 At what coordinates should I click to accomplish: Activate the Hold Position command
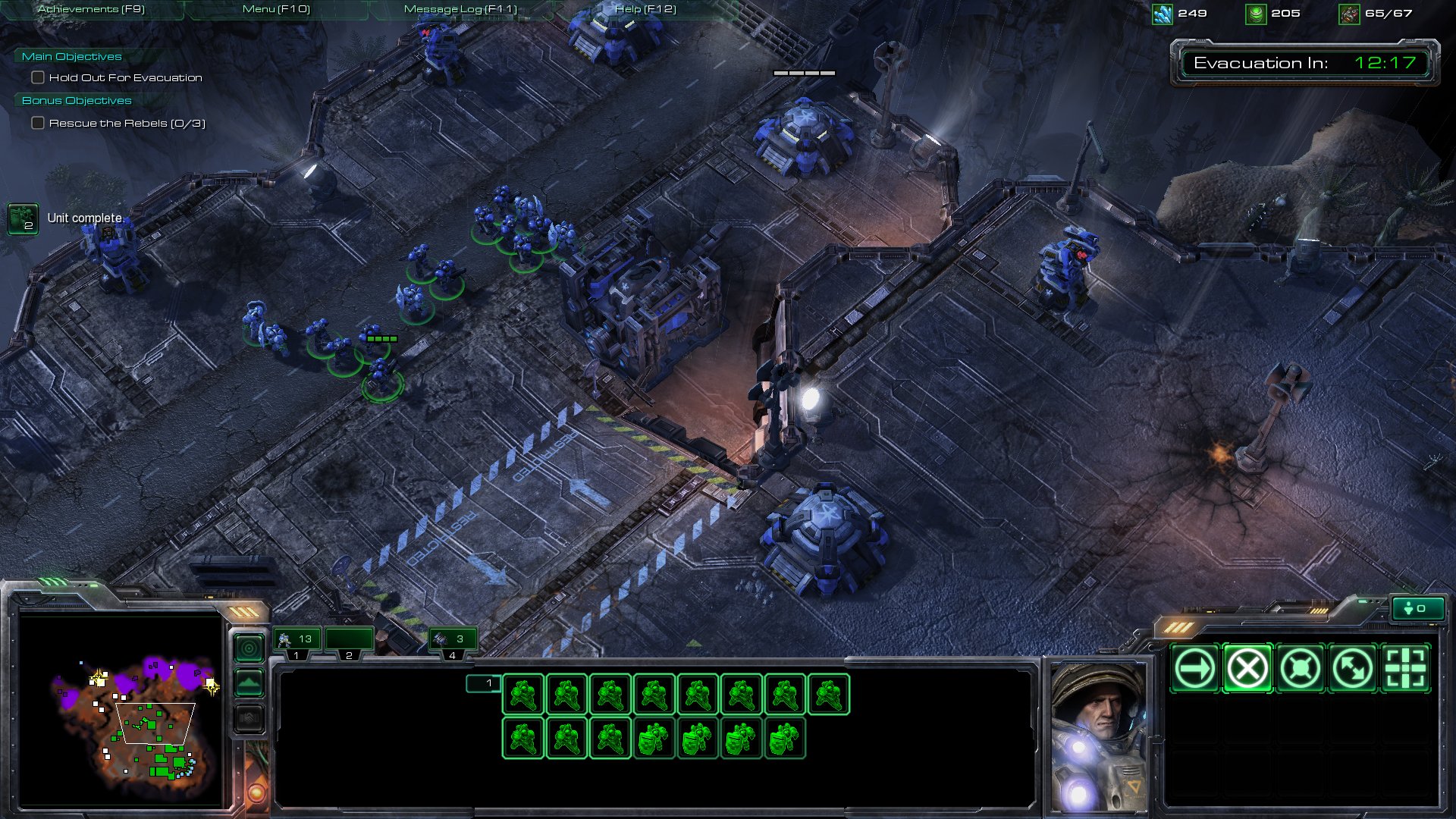pyautogui.click(x=1300, y=669)
